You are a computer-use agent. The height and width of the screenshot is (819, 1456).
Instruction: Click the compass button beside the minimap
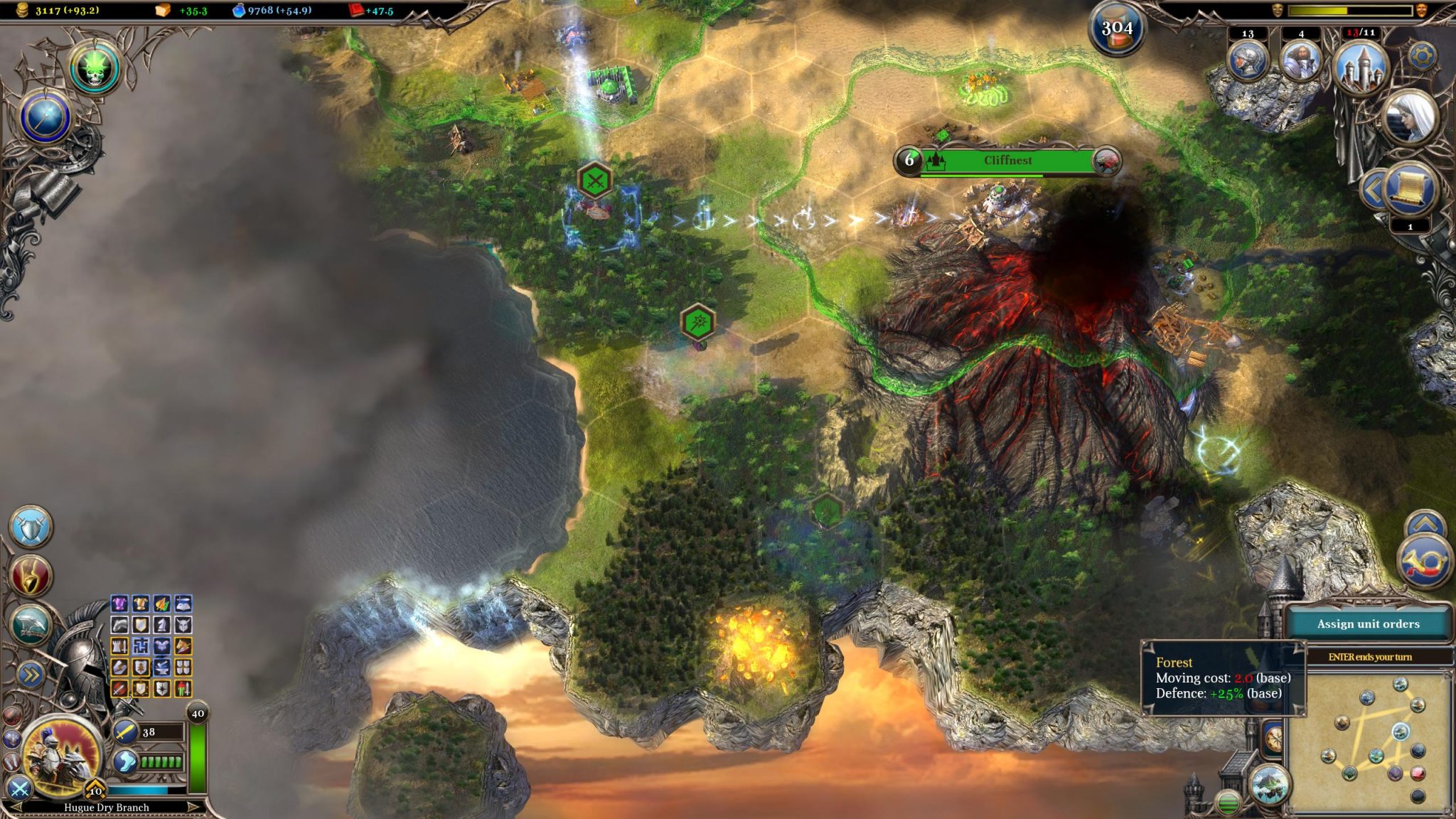(x=1274, y=738)
